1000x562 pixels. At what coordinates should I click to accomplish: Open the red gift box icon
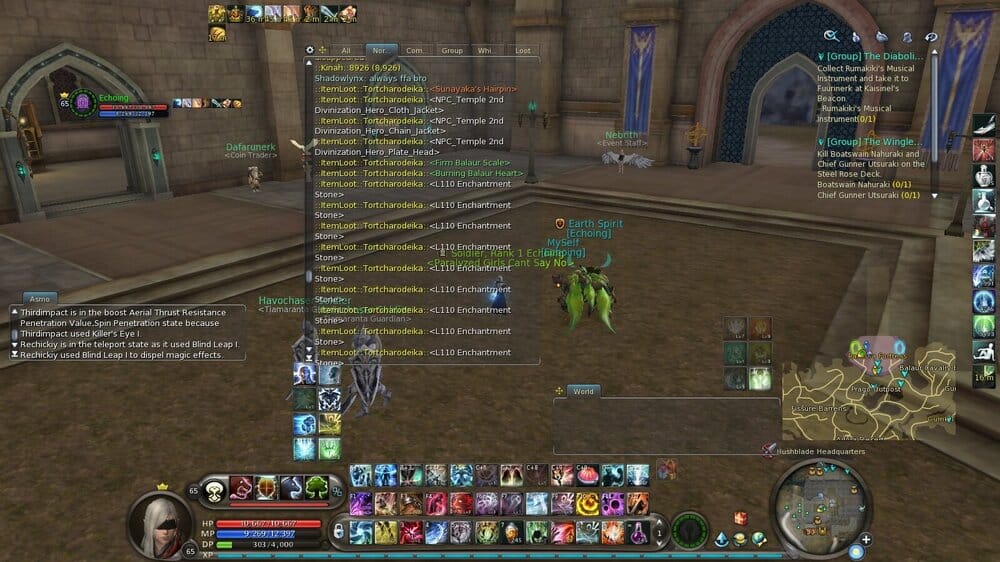click(x=740, y=518)
